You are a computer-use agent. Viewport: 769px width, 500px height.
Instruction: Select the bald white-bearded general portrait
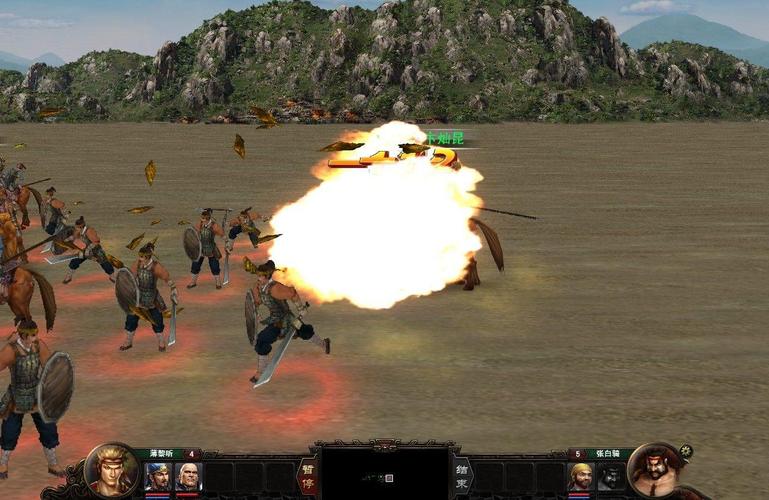[x=188, y=477]
